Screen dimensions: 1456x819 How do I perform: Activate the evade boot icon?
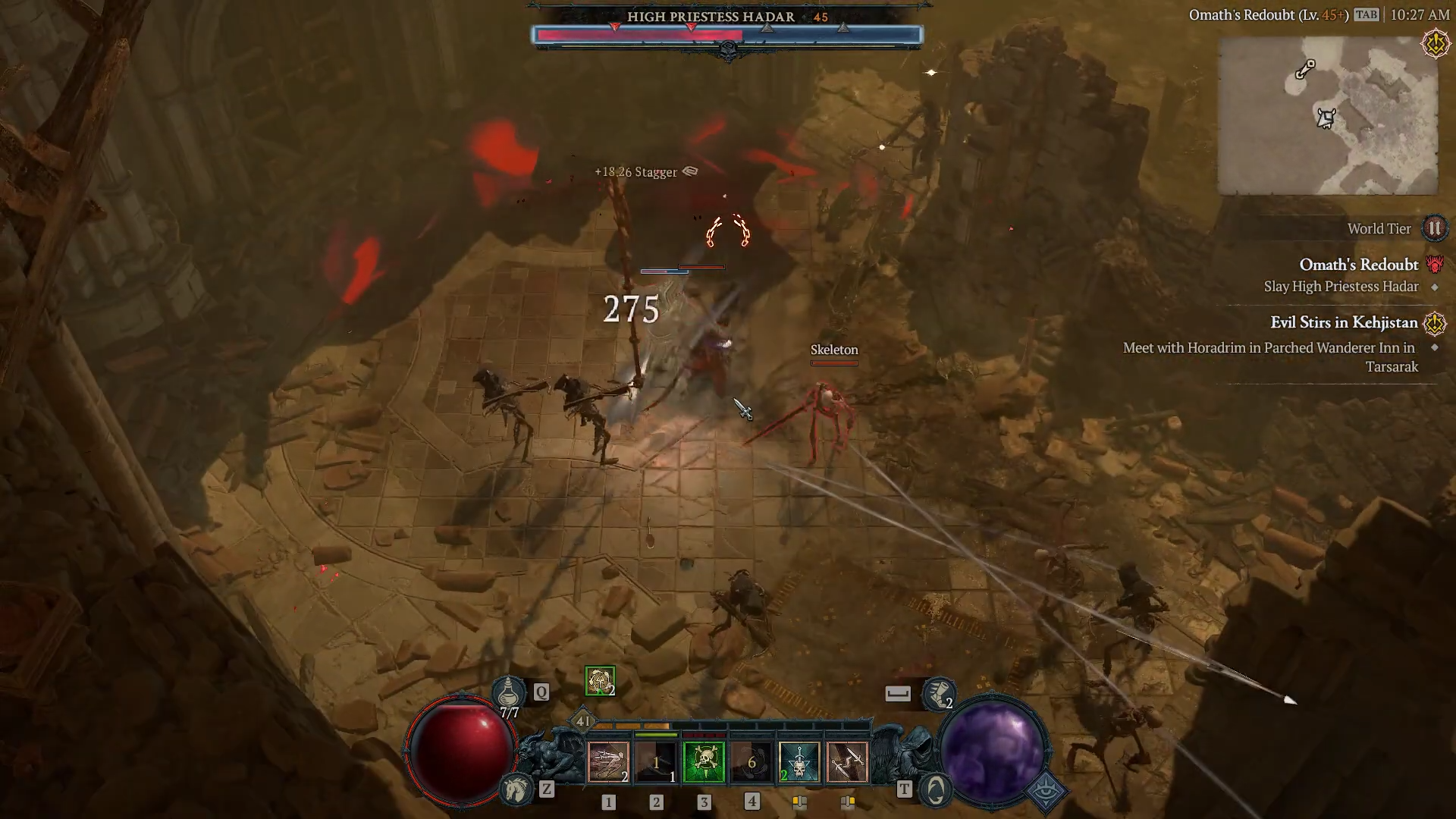[938, 693]
